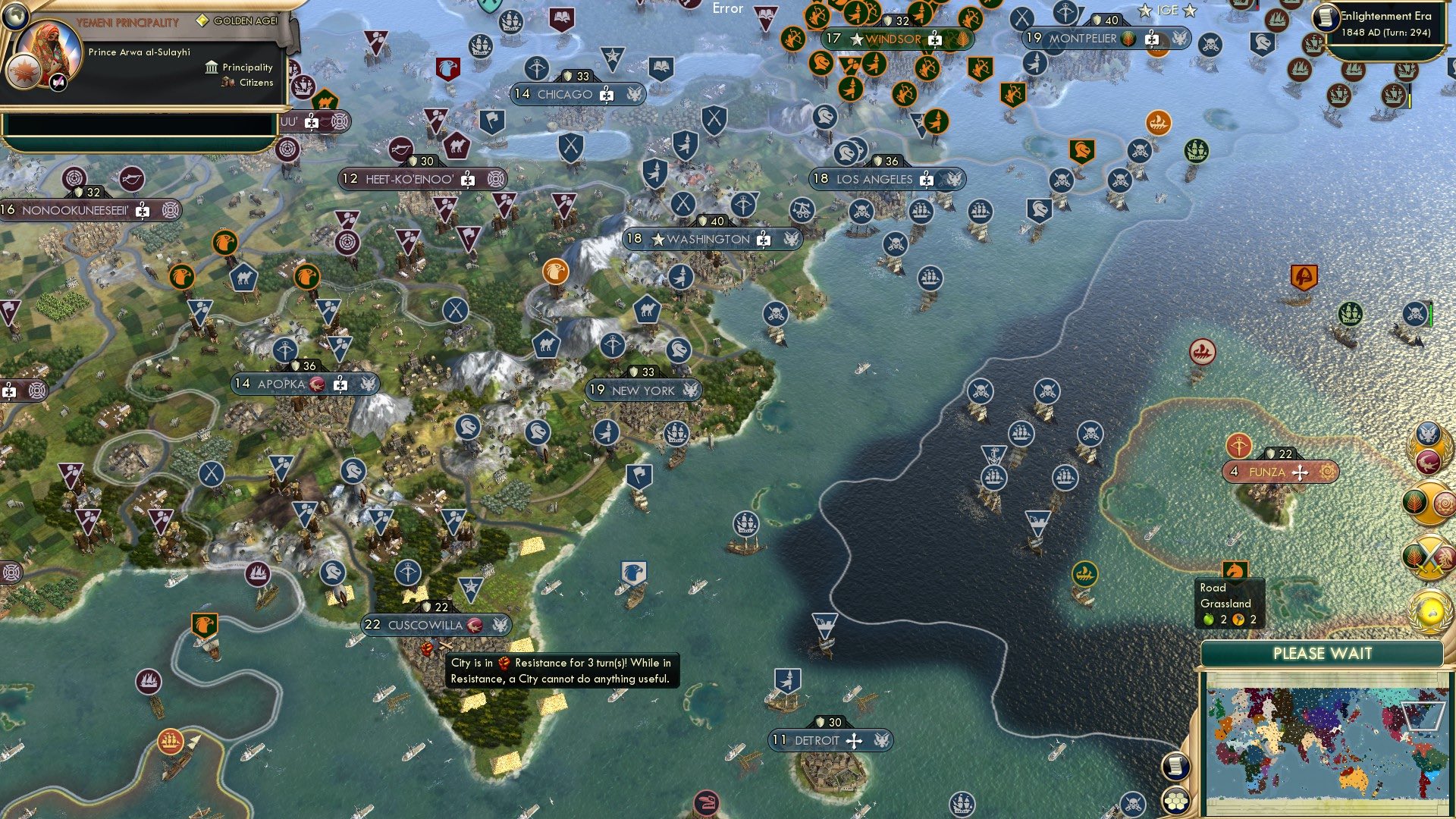Open the Civilopedia via the scroll icon
The image size is (1456, 819).
coord(1176,767)
